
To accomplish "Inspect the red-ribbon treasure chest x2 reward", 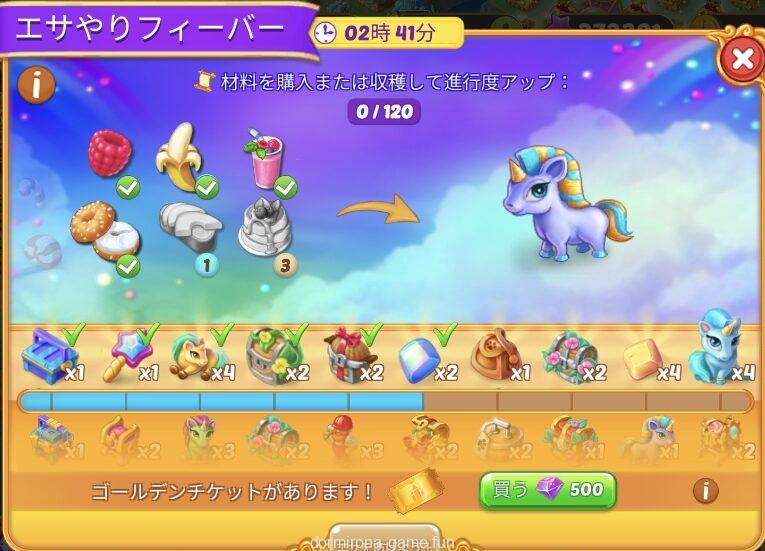I will 347,356.
